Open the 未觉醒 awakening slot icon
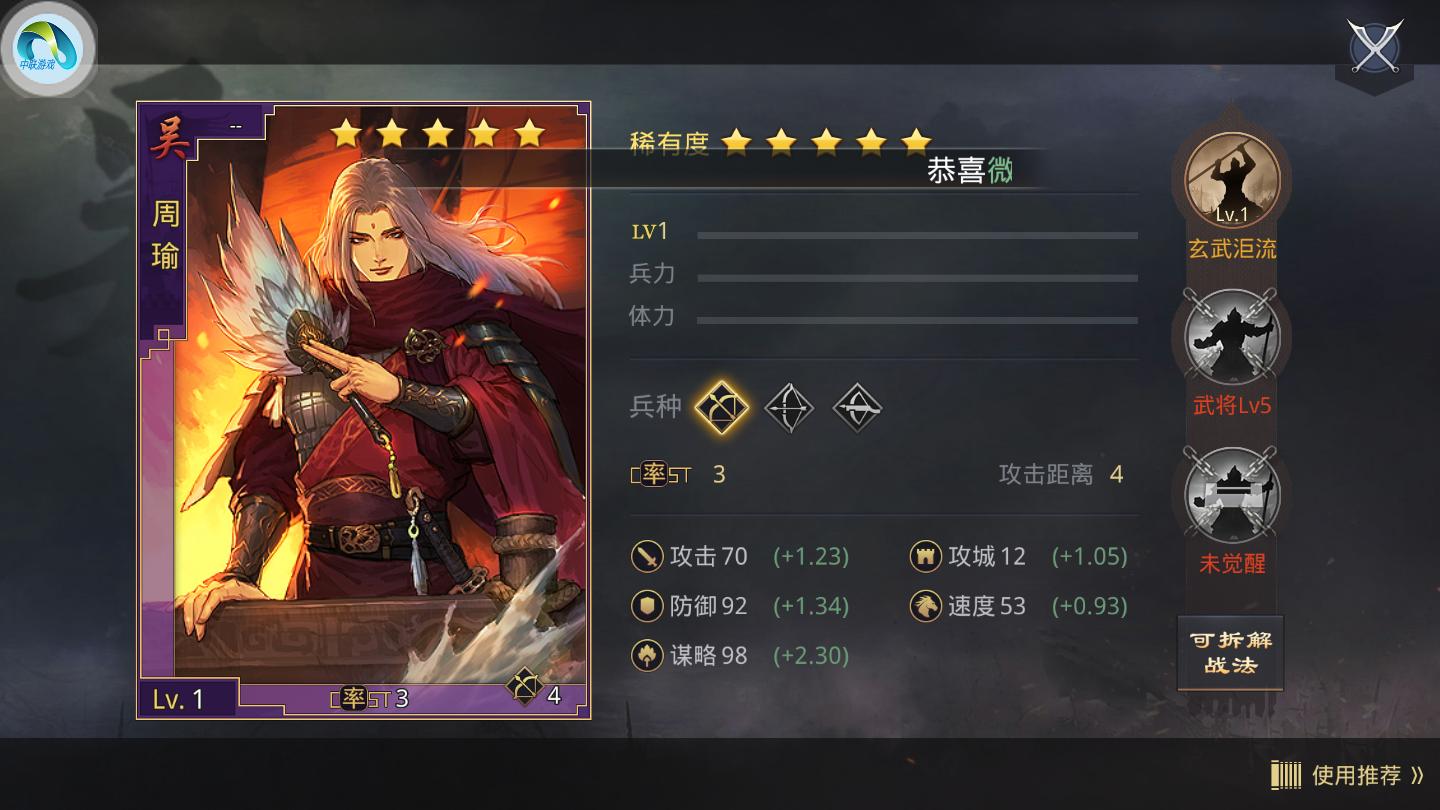This screenshot has width=1440, height=810. [x=1232, y=497]
